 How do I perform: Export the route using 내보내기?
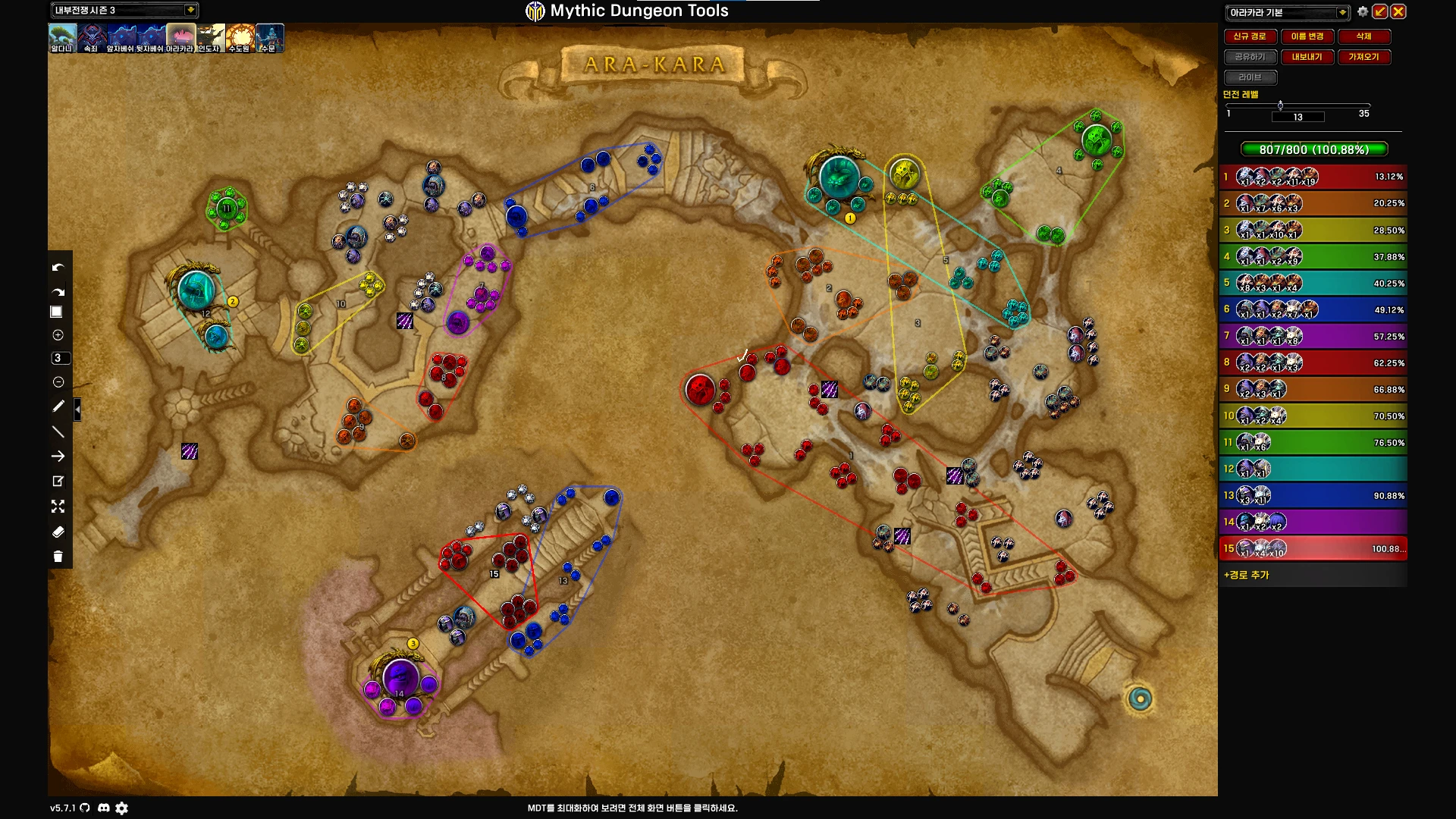coord(1307,57)
